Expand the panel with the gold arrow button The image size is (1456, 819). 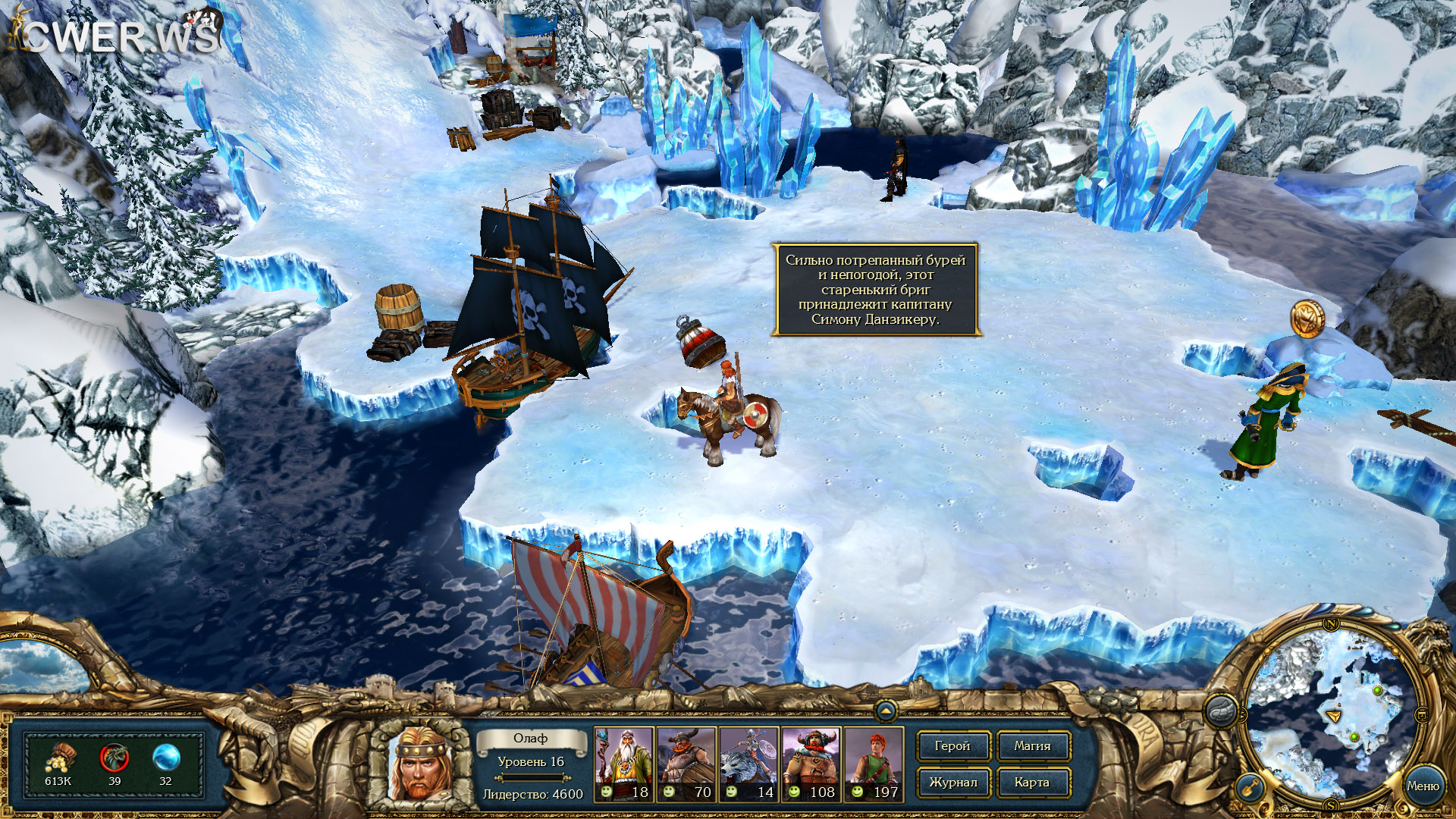(885, 711)
